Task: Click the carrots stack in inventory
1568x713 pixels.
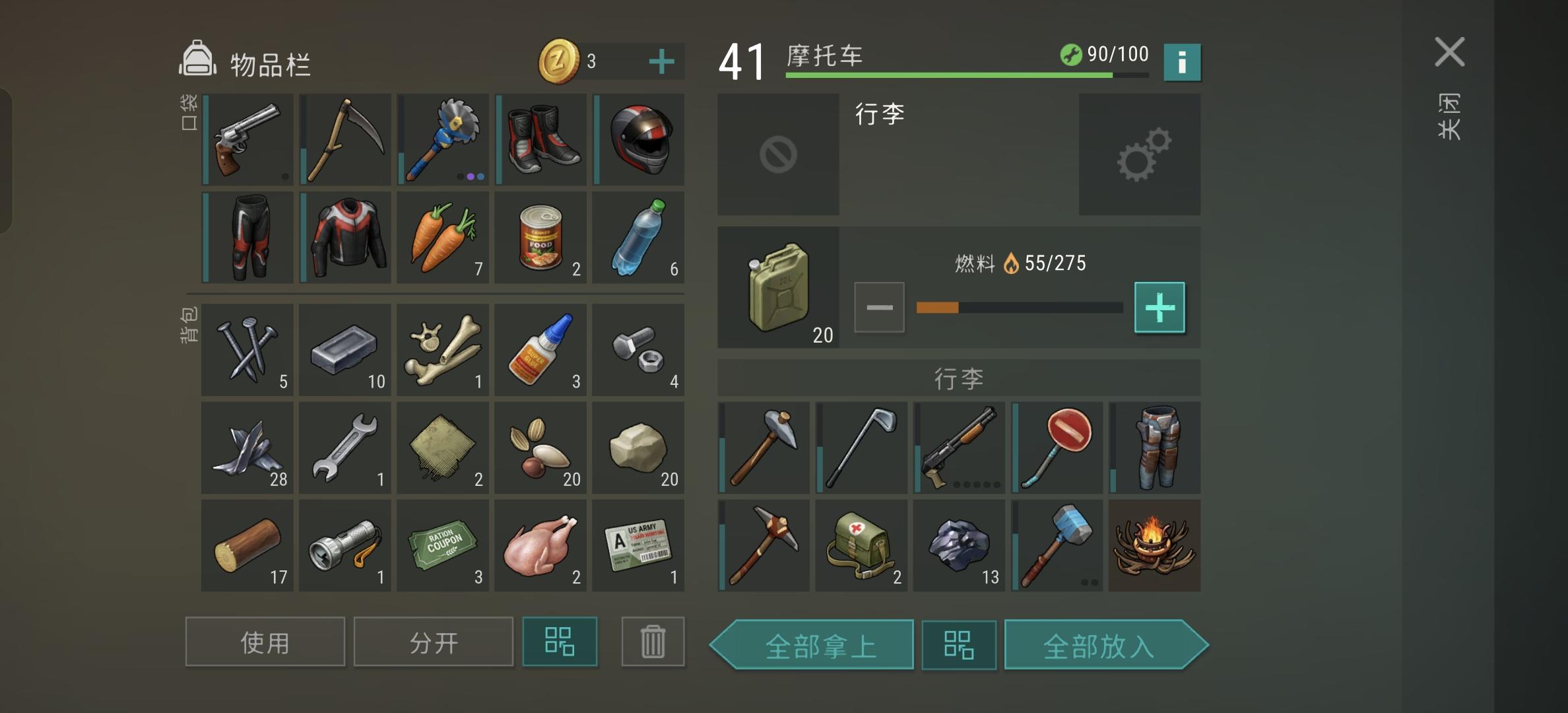Action: [443, 238]
